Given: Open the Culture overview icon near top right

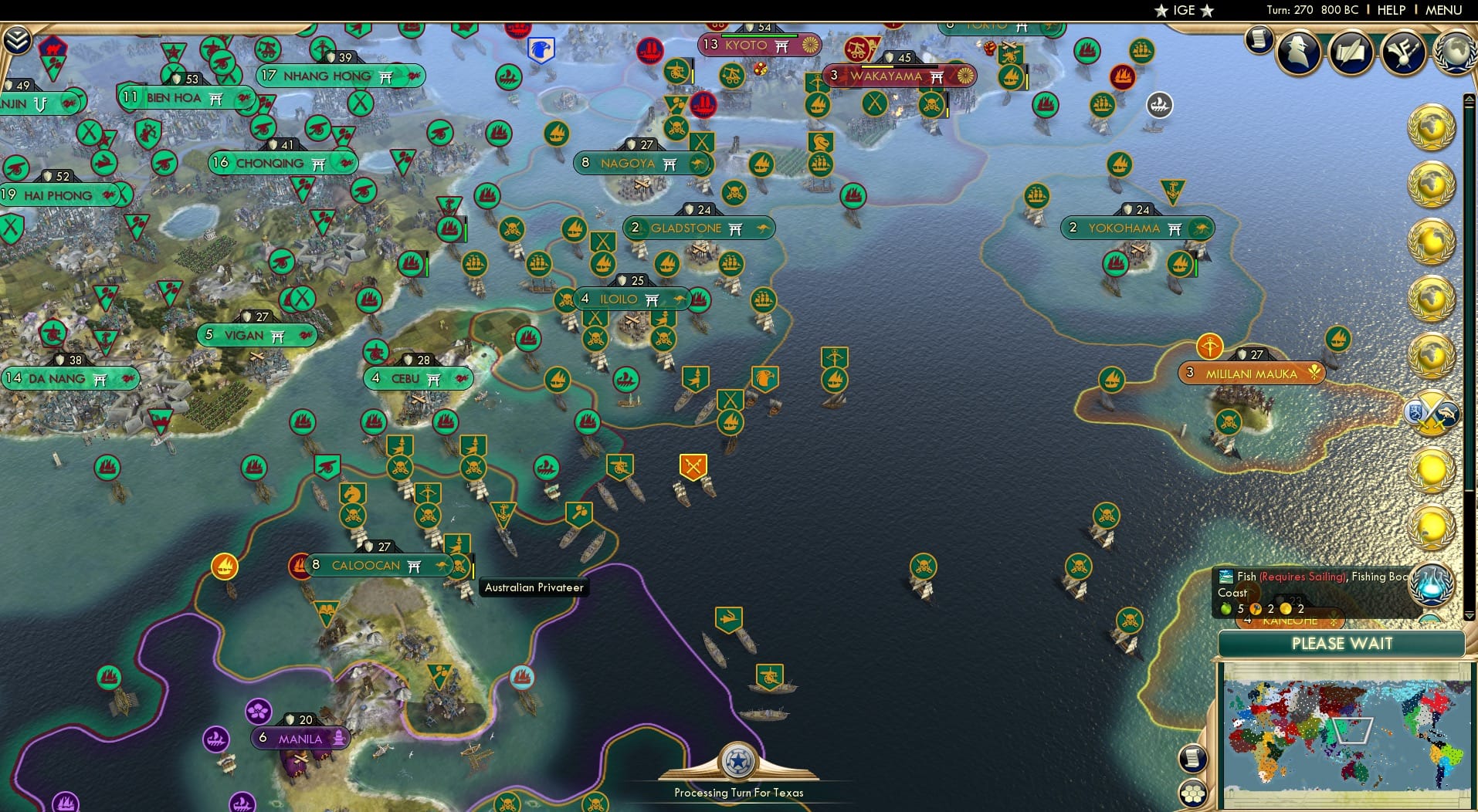Looking at the screenshot, I should point(1404,54).
